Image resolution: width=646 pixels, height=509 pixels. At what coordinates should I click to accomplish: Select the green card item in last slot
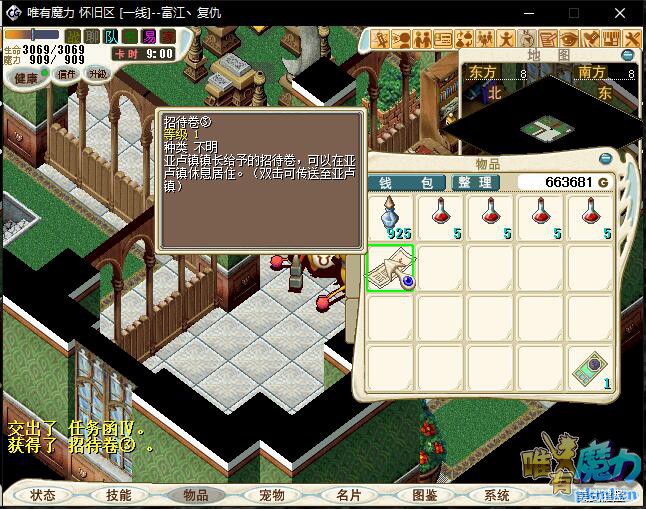click(592, 369)
